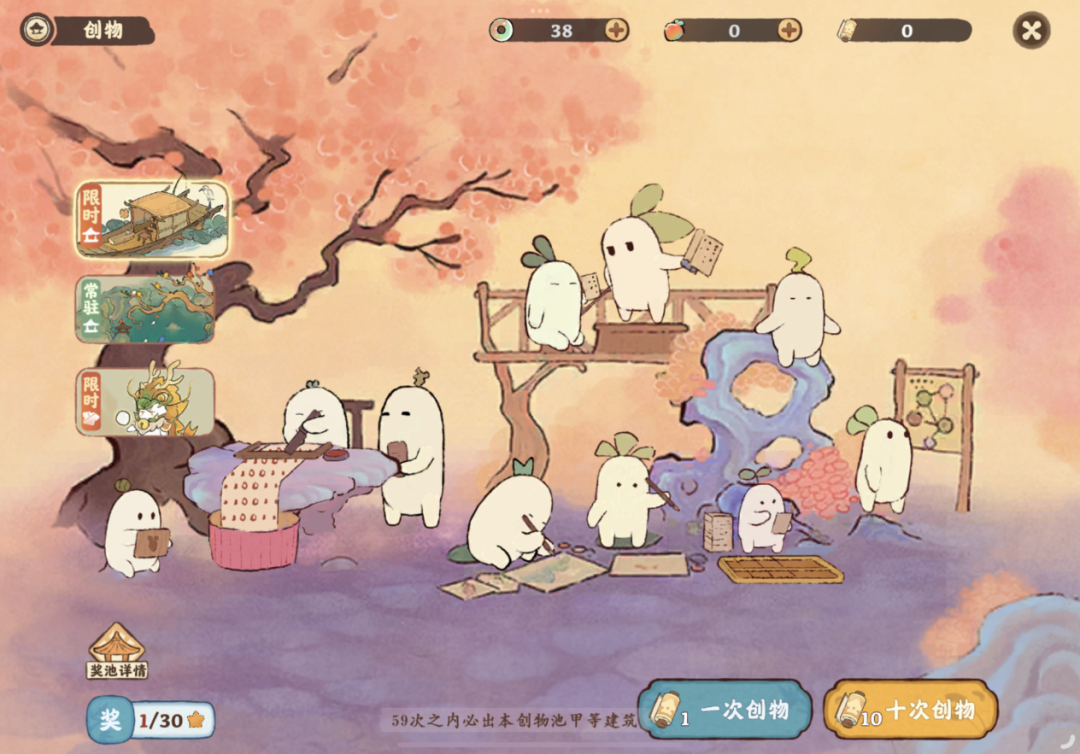Viewport: 1080px width, 754px height.
Task: Add more jade coin currency
Action: tap(616, 30)
